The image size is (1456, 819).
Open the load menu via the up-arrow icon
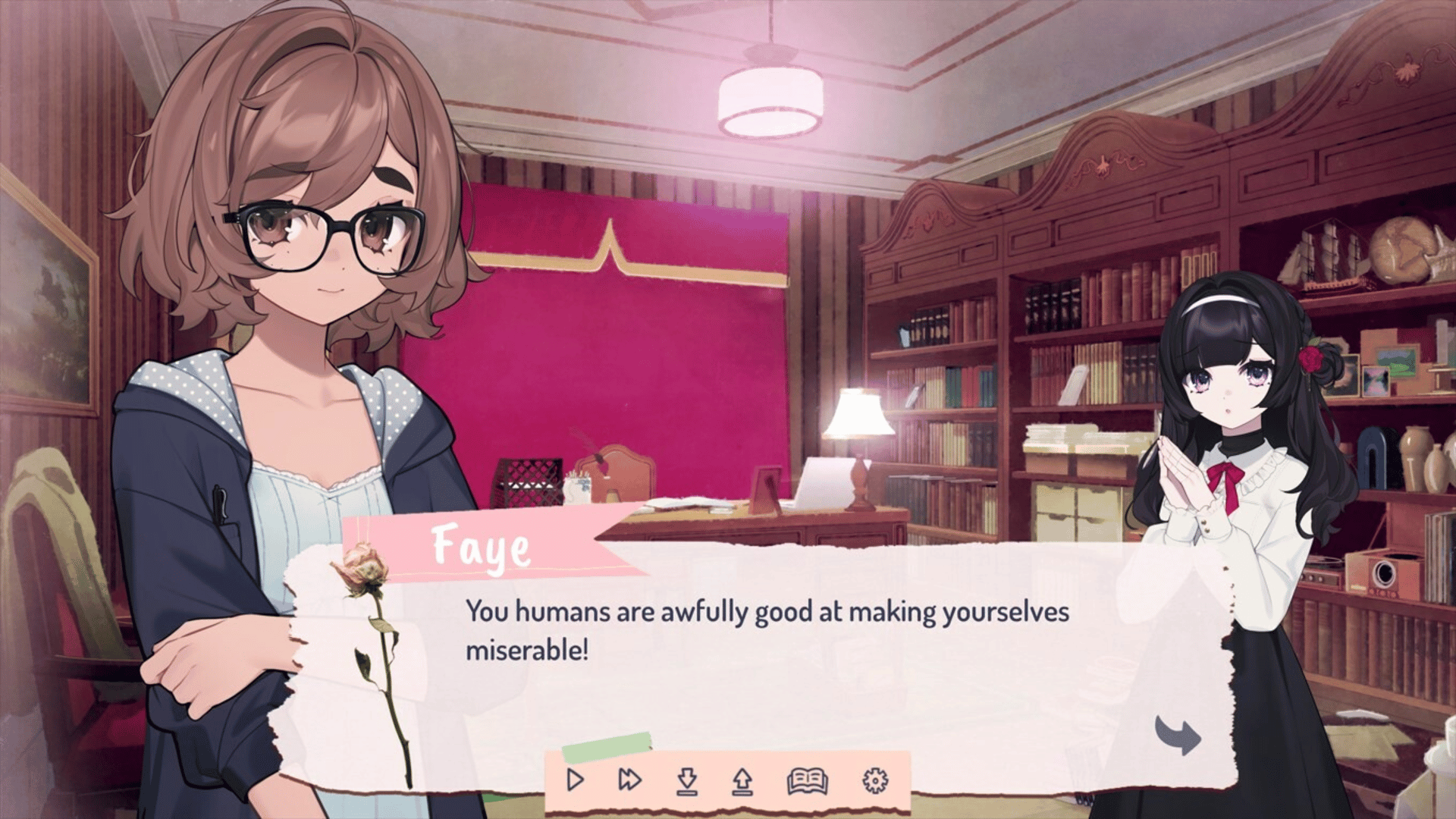742,780
